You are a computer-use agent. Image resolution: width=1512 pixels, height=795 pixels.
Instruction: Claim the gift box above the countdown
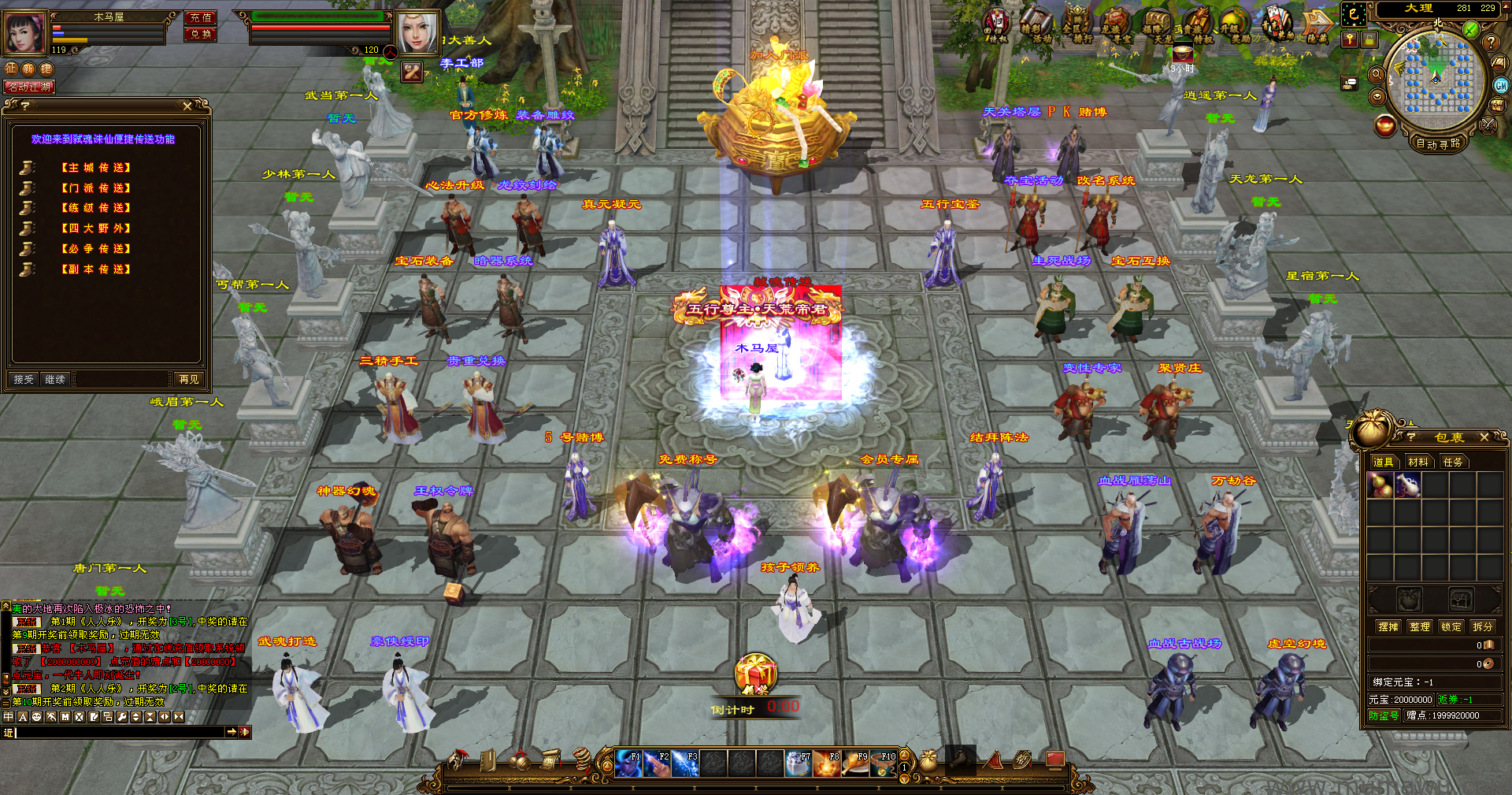(755, 672)
